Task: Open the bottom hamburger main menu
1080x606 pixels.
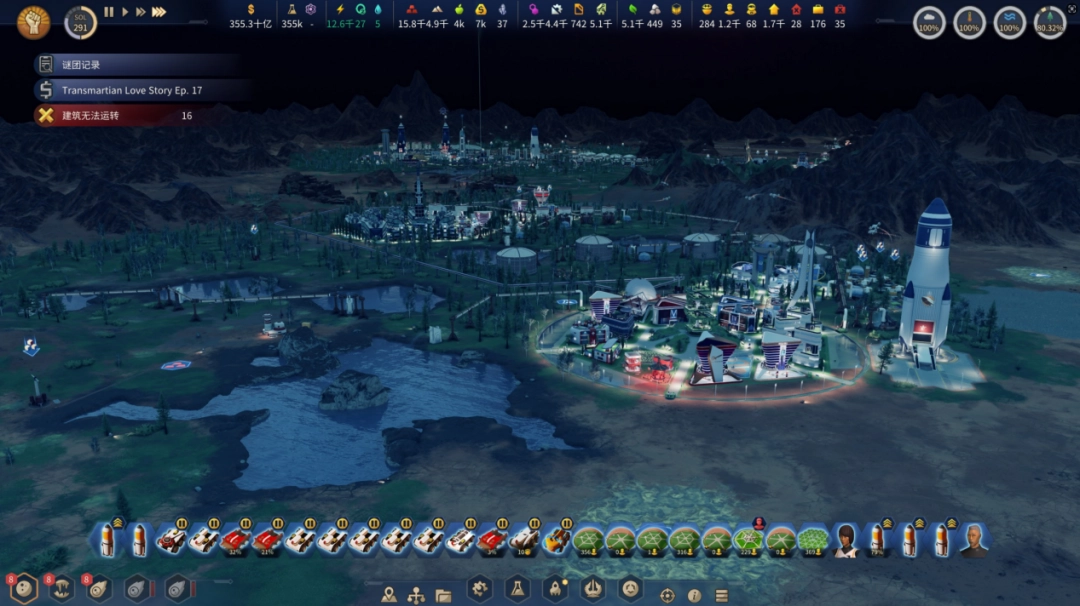Action: click(x=721, y=595)
